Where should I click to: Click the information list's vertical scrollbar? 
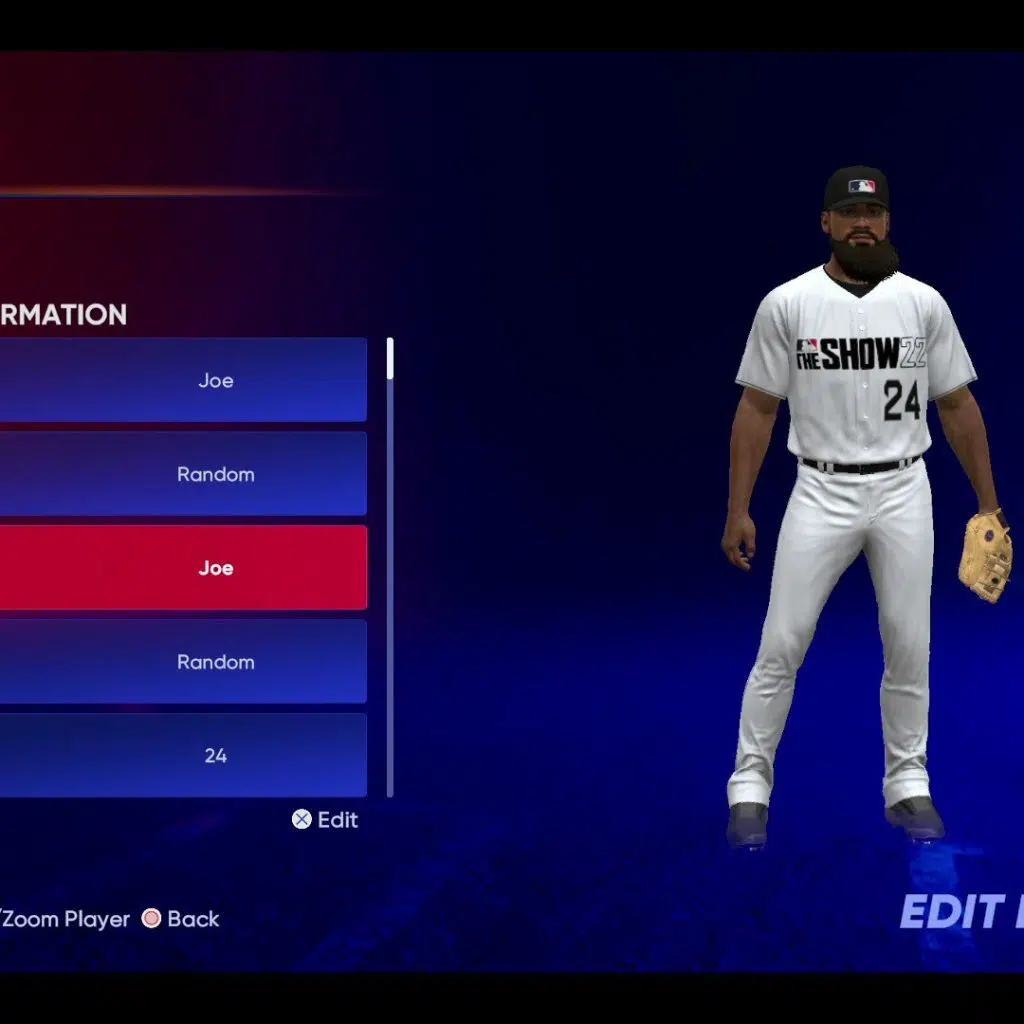click(390, 566)
